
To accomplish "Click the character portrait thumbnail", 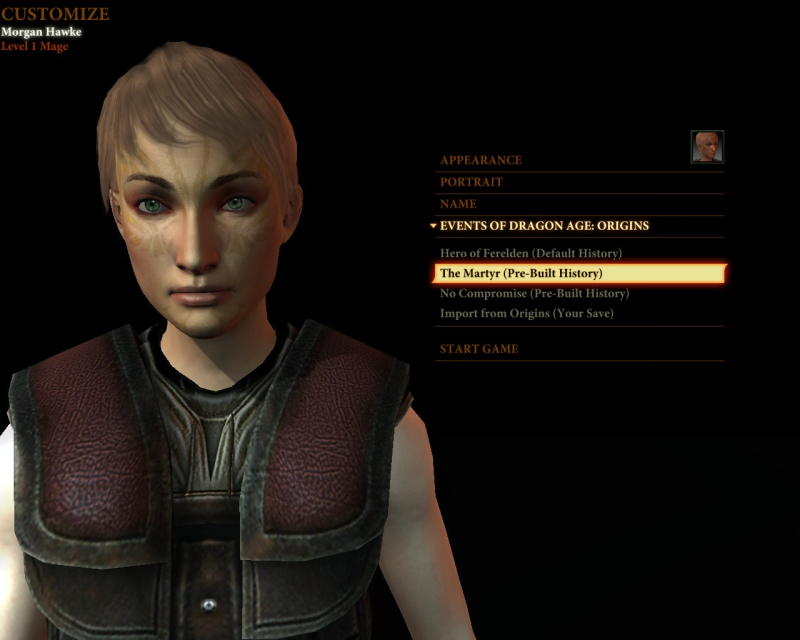I will 707,147.
